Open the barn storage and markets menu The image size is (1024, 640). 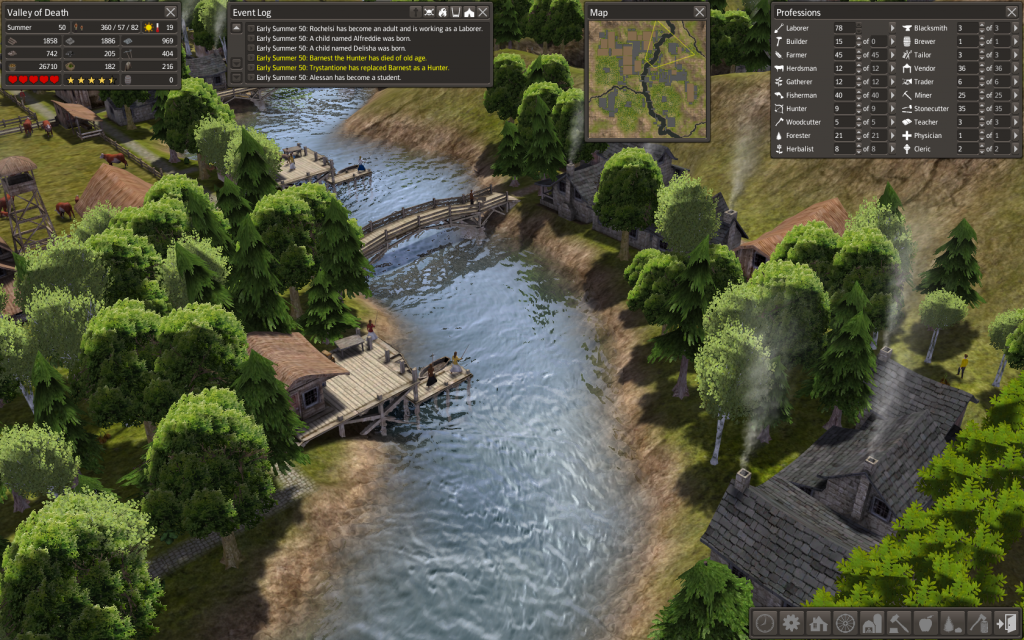(872, 622)
